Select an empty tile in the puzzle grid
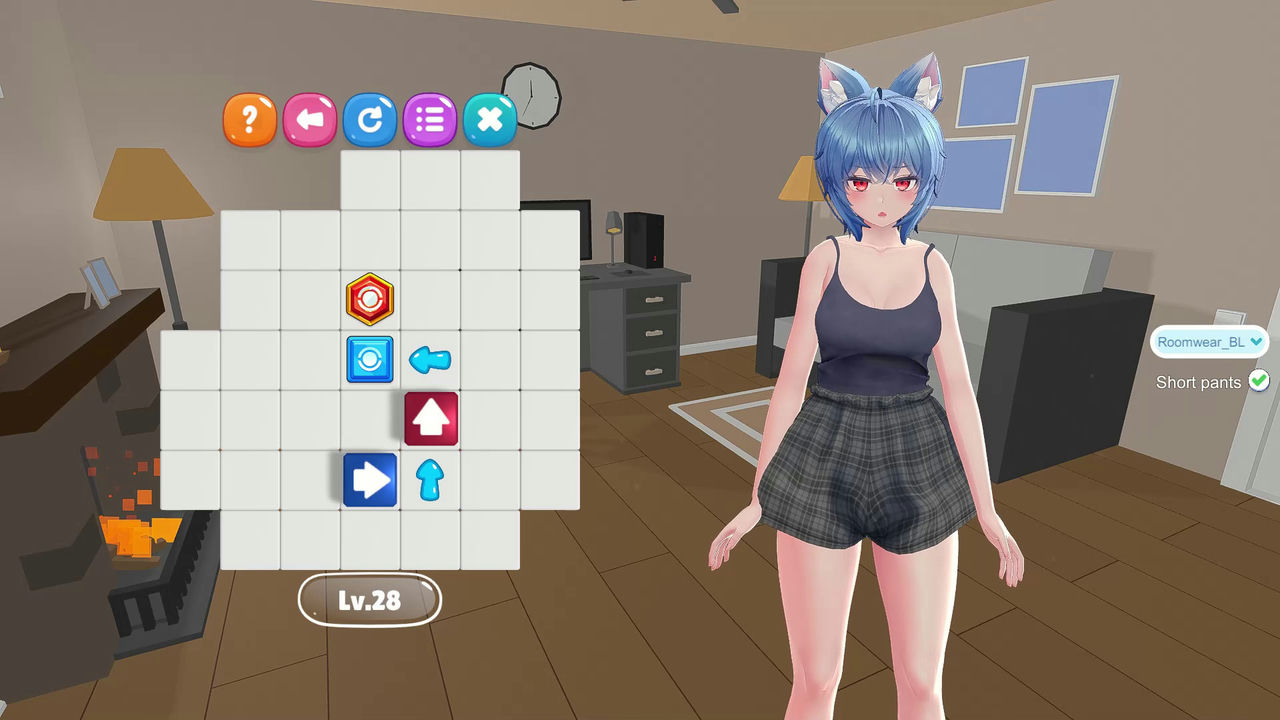Screen dimensions: 1280x720 [x=250, y=240]
